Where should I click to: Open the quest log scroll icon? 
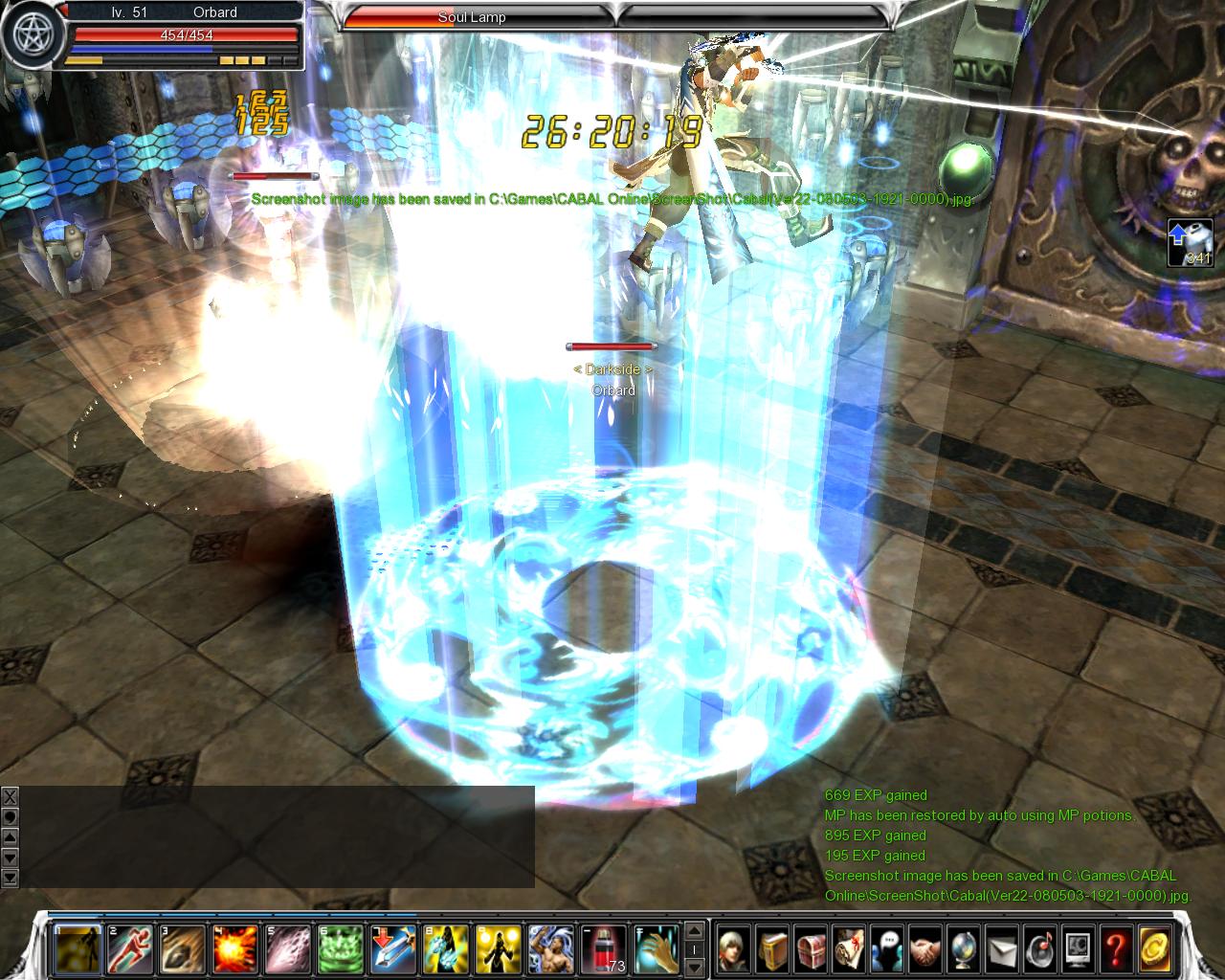click(849, 949)
